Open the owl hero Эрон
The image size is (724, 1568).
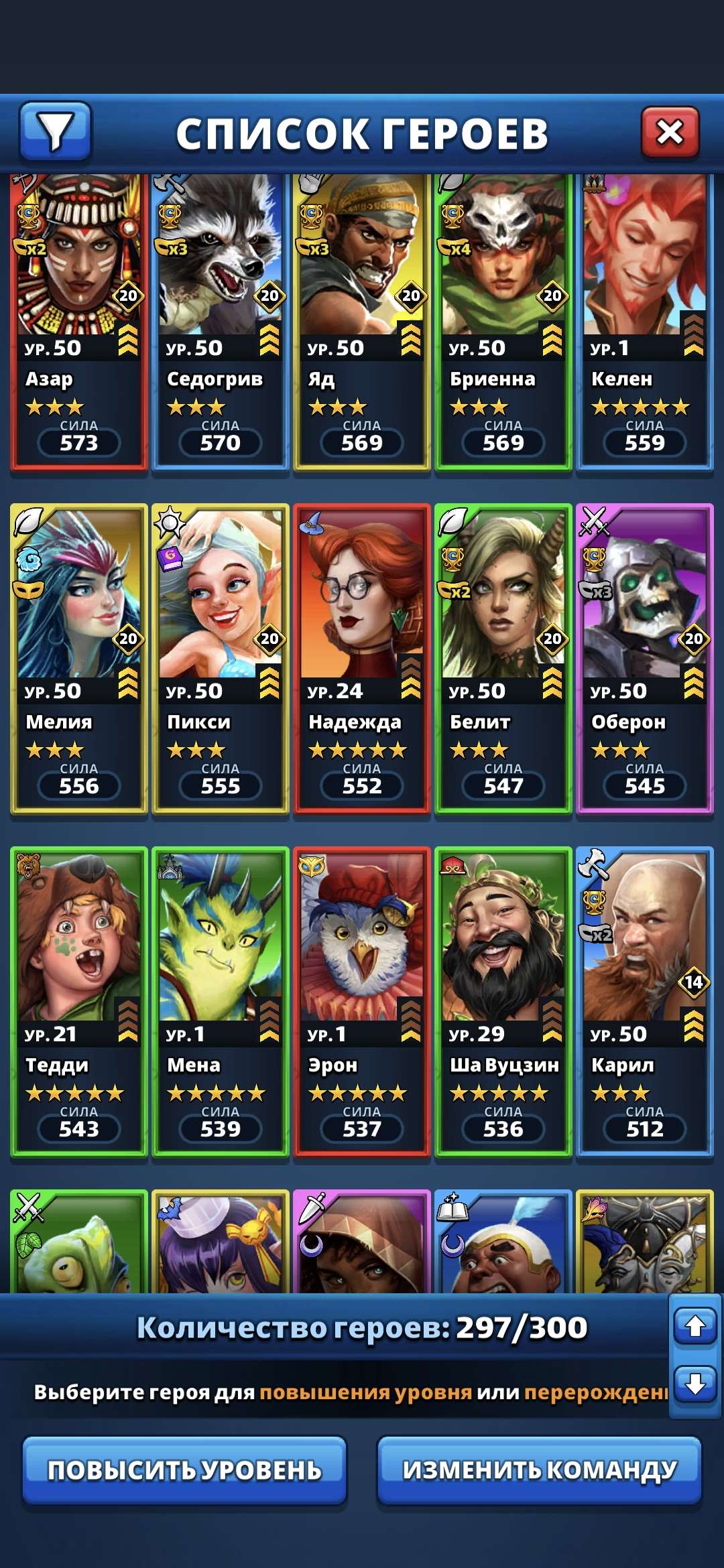tap(362, 1001)
